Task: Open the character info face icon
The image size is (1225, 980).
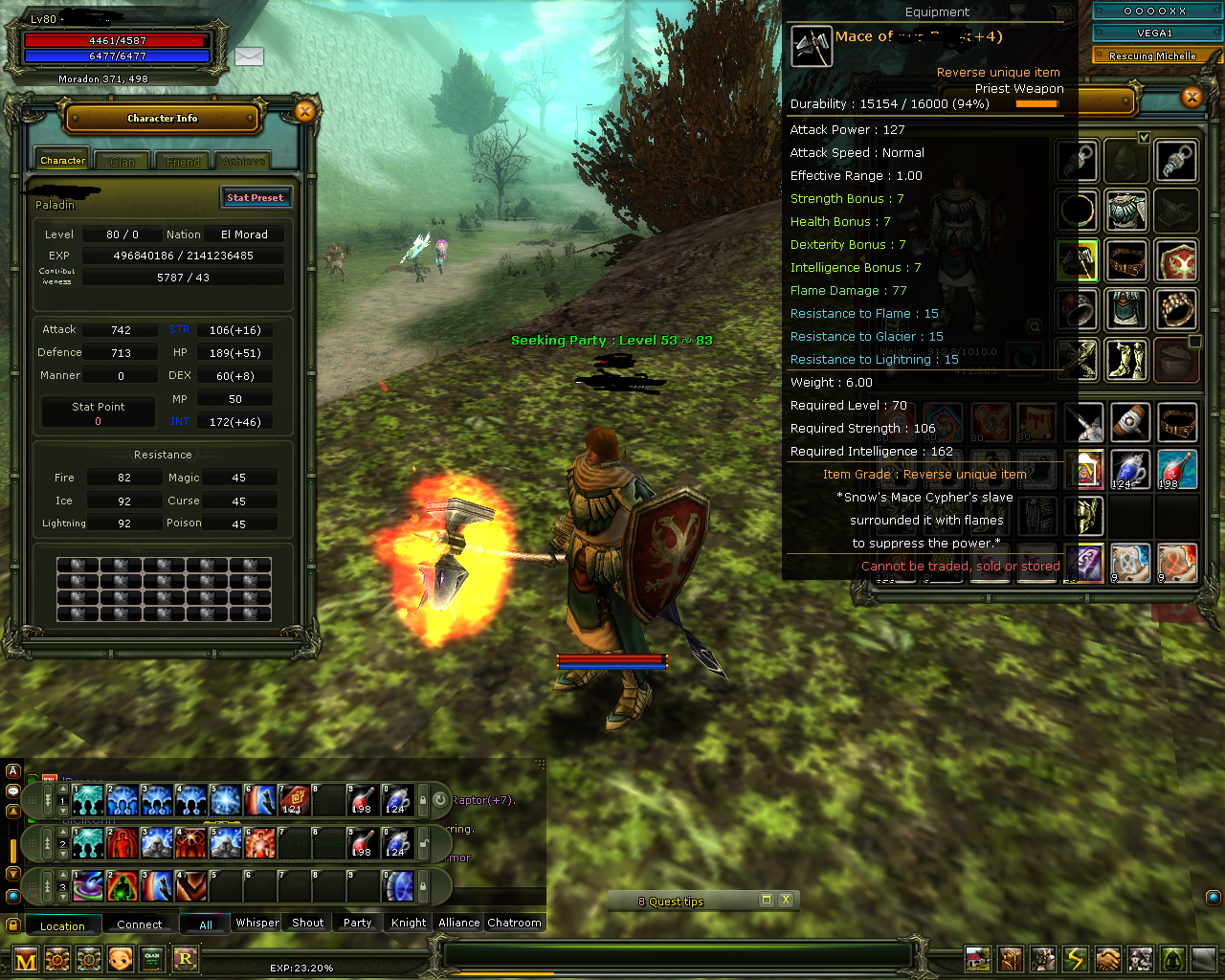Action: click(x=121, y=958)
